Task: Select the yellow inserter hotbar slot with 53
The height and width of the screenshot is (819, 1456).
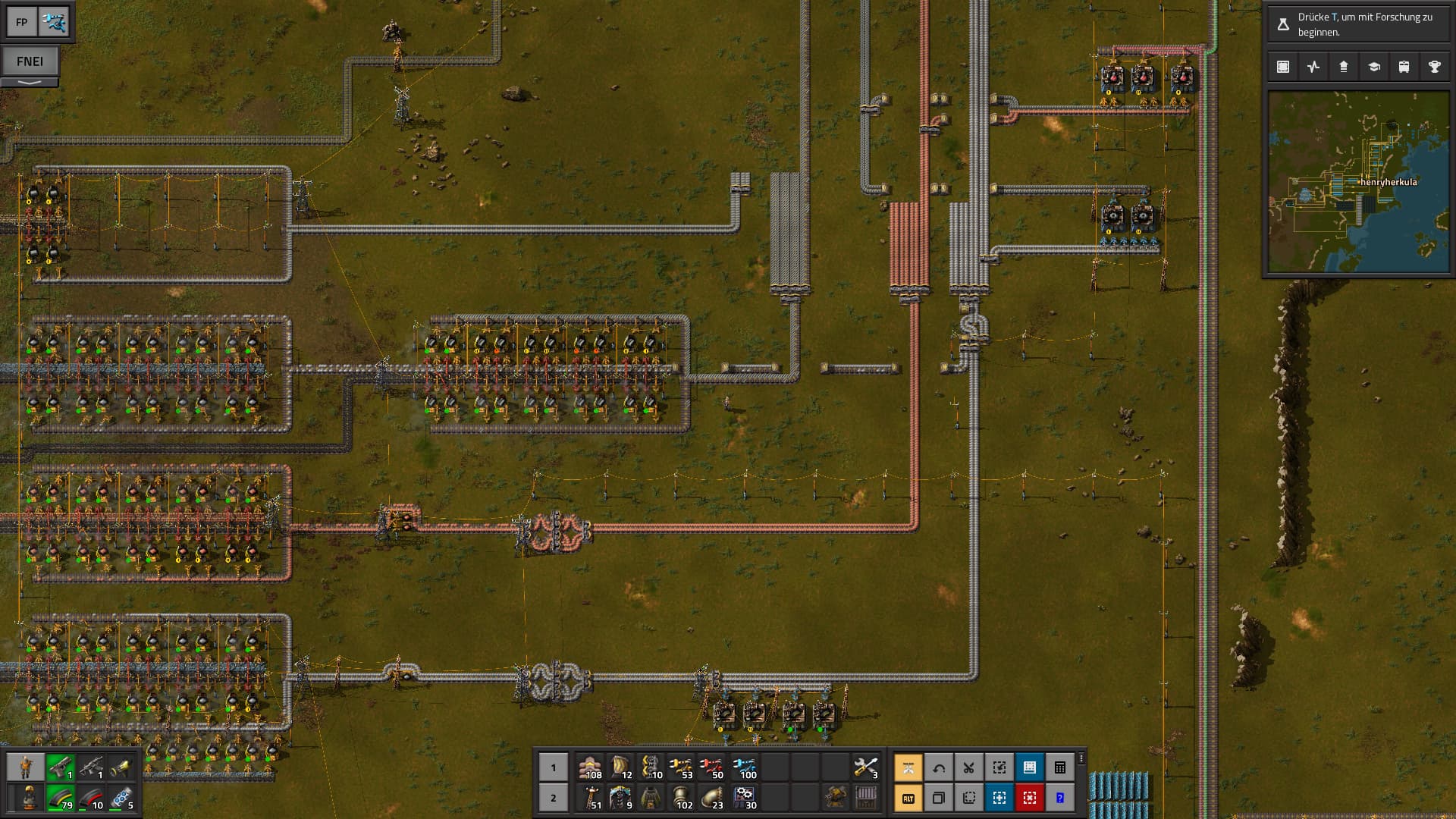Action: click(x=681, y=767)
